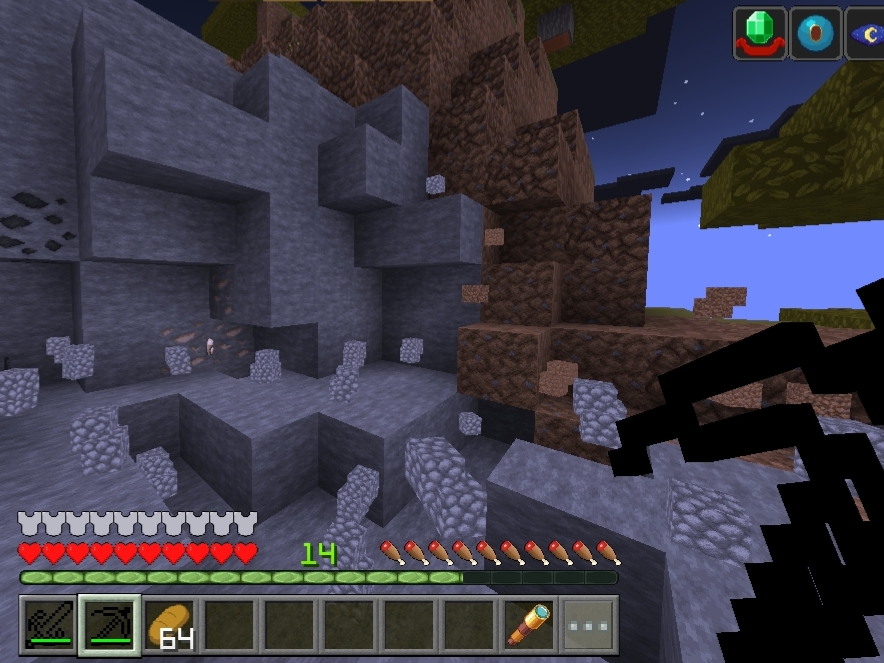Open inventory with the three-dots button
This screenshot has width=884, height=663.
point(589,624)
